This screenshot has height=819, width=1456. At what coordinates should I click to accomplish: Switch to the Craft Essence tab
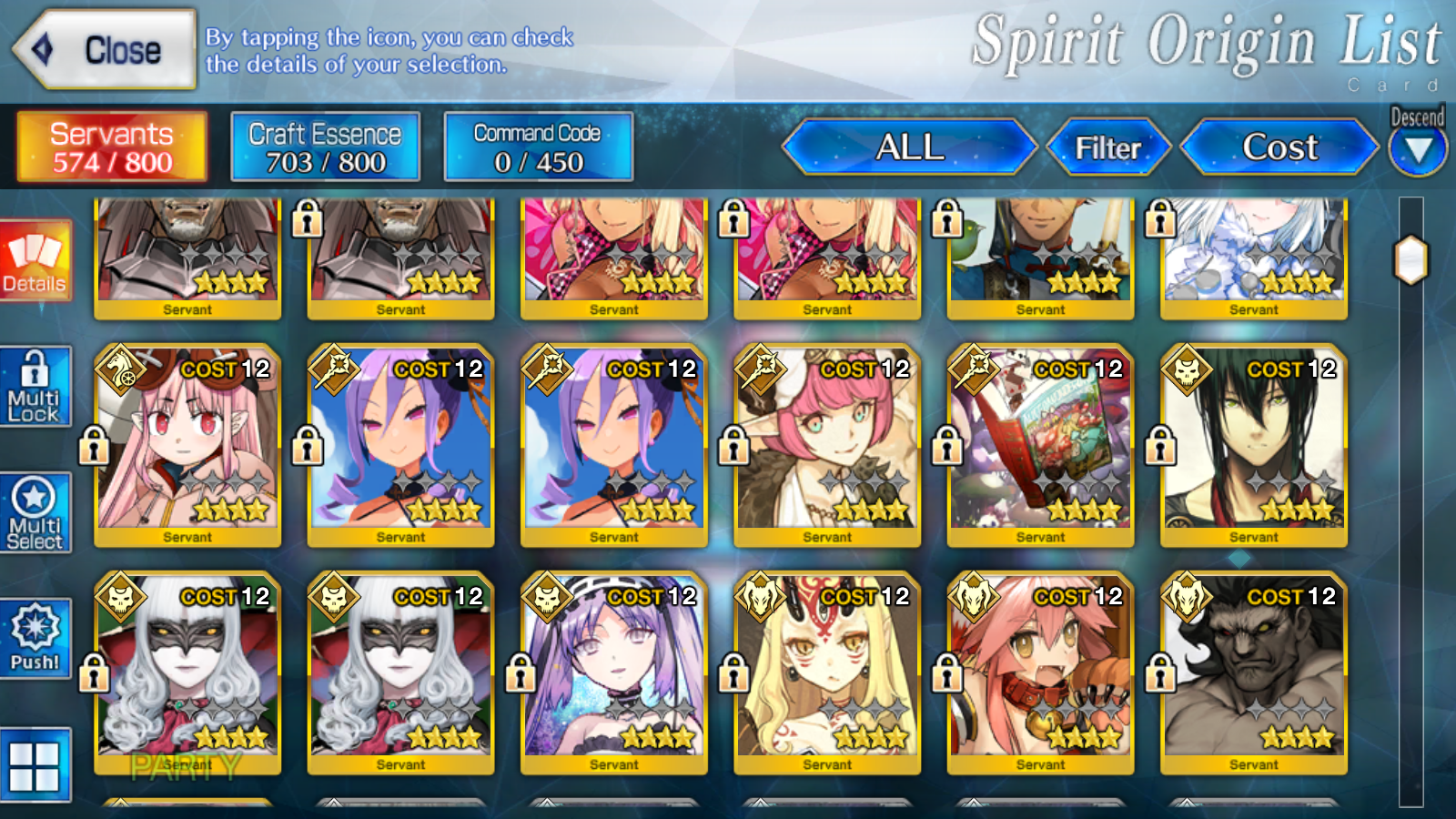[324, 146]
